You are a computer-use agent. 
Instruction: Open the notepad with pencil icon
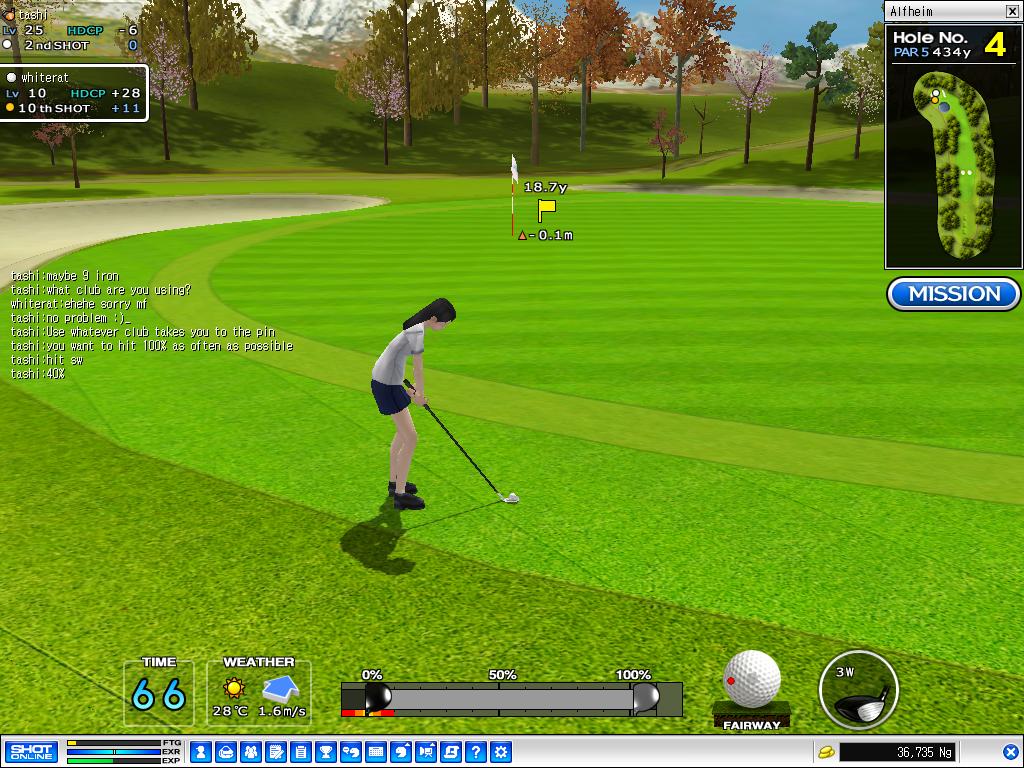pyautogui.click(x=276, y=751)
